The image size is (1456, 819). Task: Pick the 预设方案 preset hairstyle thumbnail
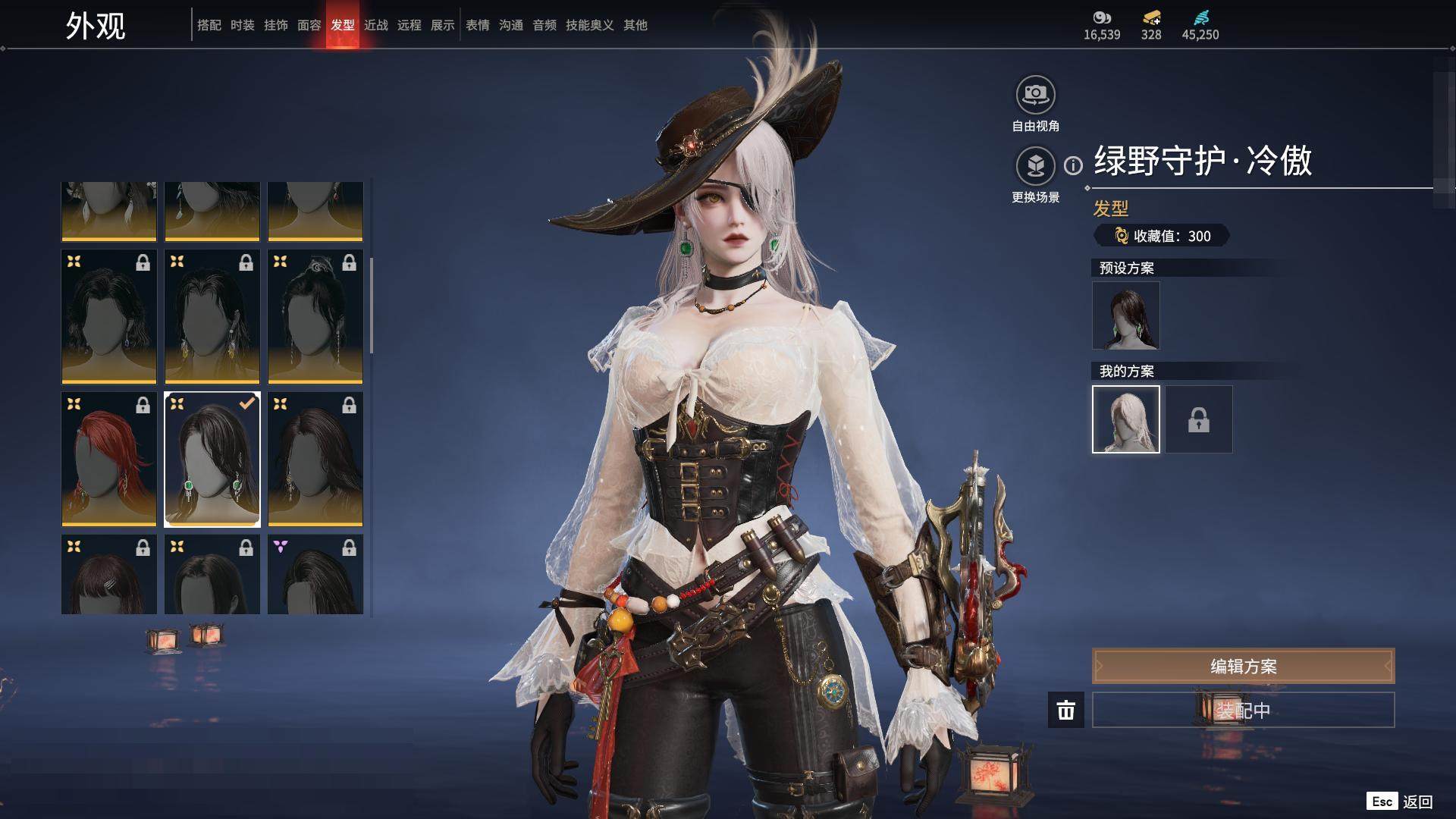click(x=1125, y=315)
